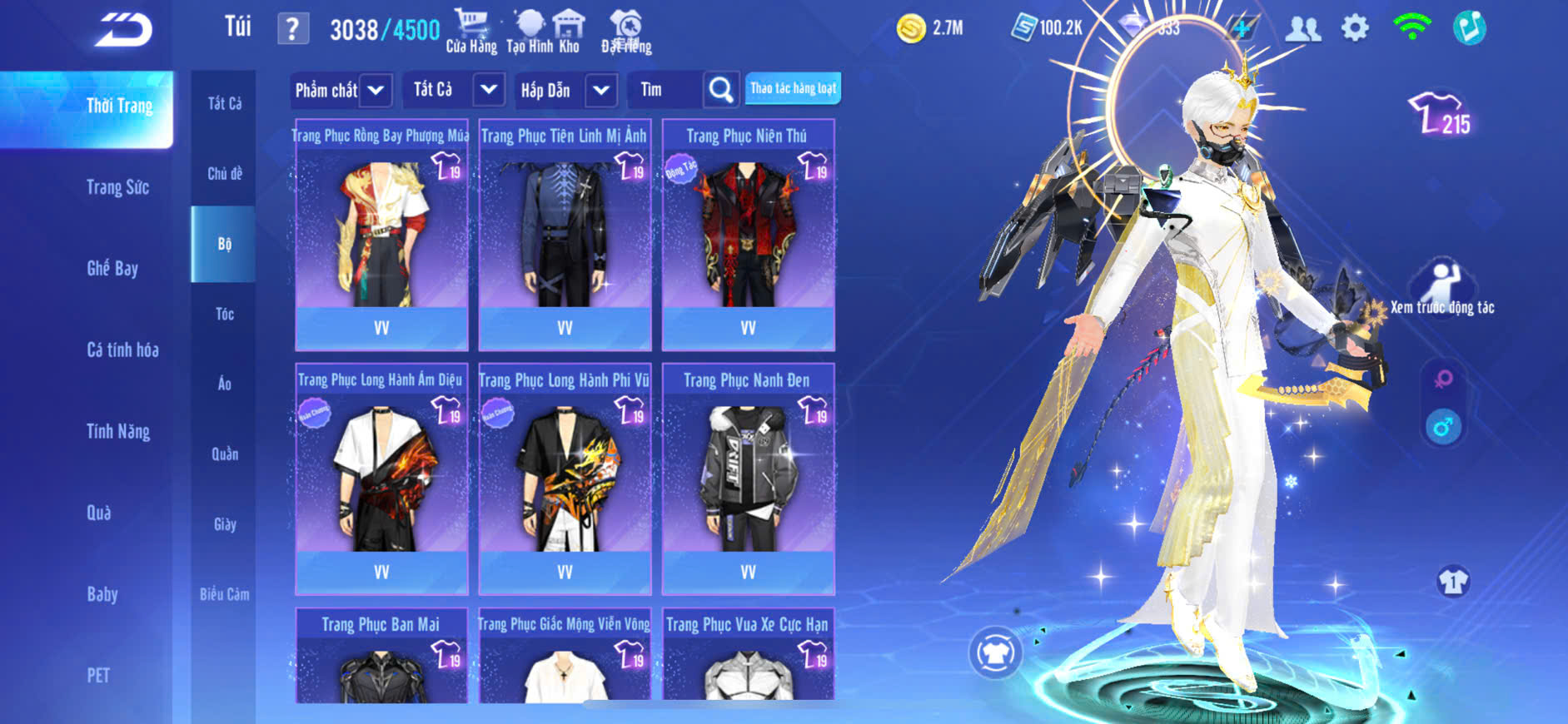This screenshot has height=724, width=1568.
Task: Click the magnifying glass search button
Action: tap(720, 90)
